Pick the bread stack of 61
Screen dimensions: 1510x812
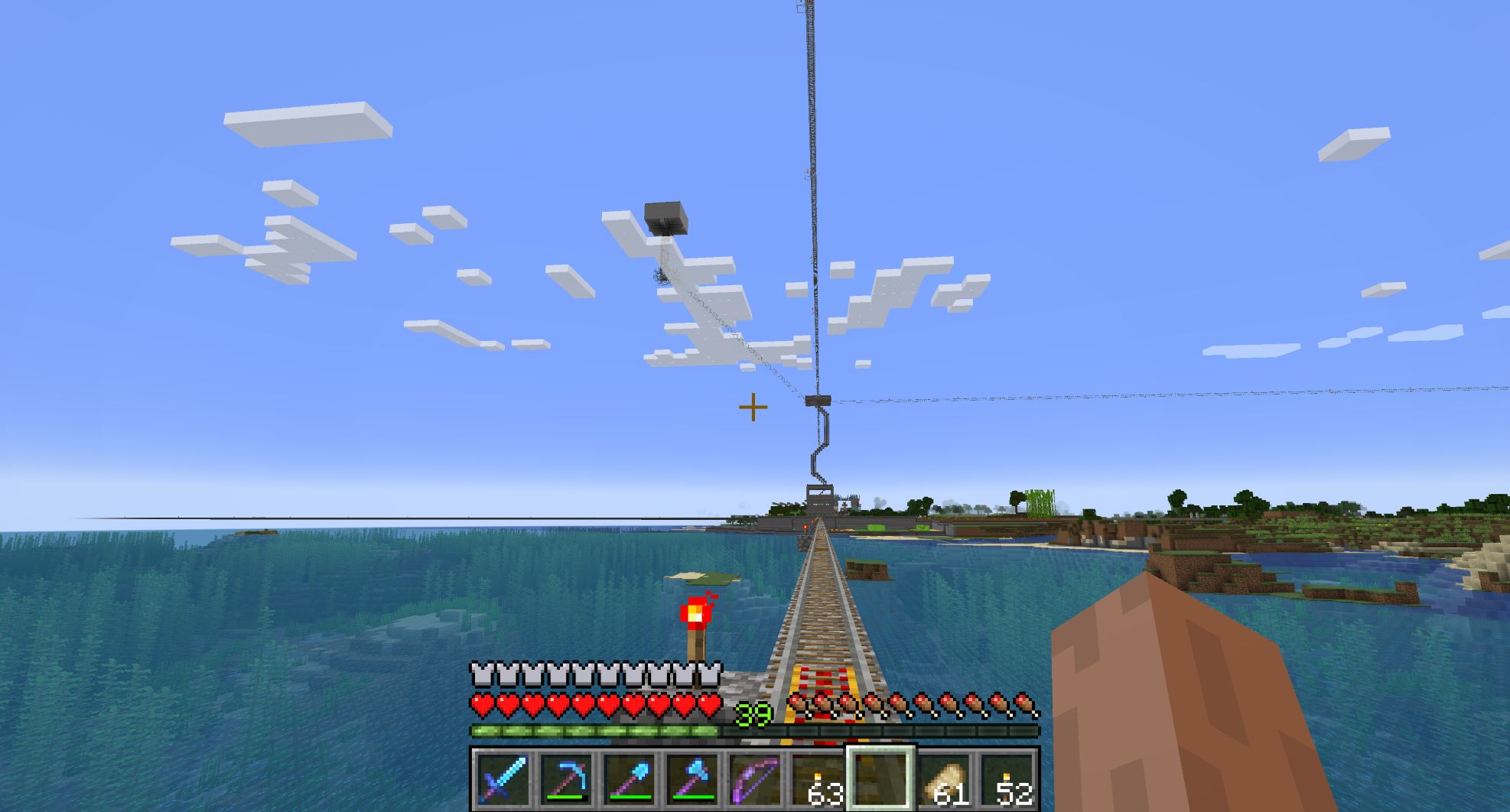pos(945,780)
